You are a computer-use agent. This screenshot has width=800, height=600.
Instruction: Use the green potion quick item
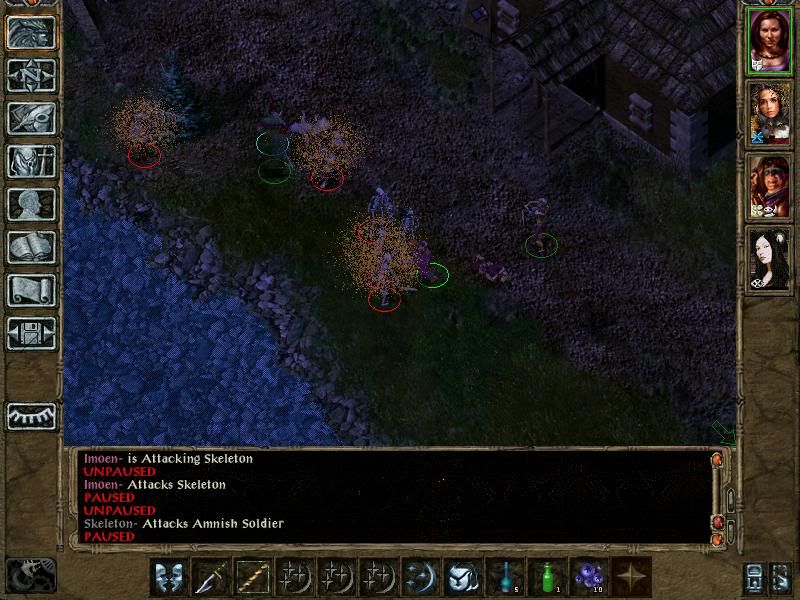pyautogui.click(x=547, y=577)
